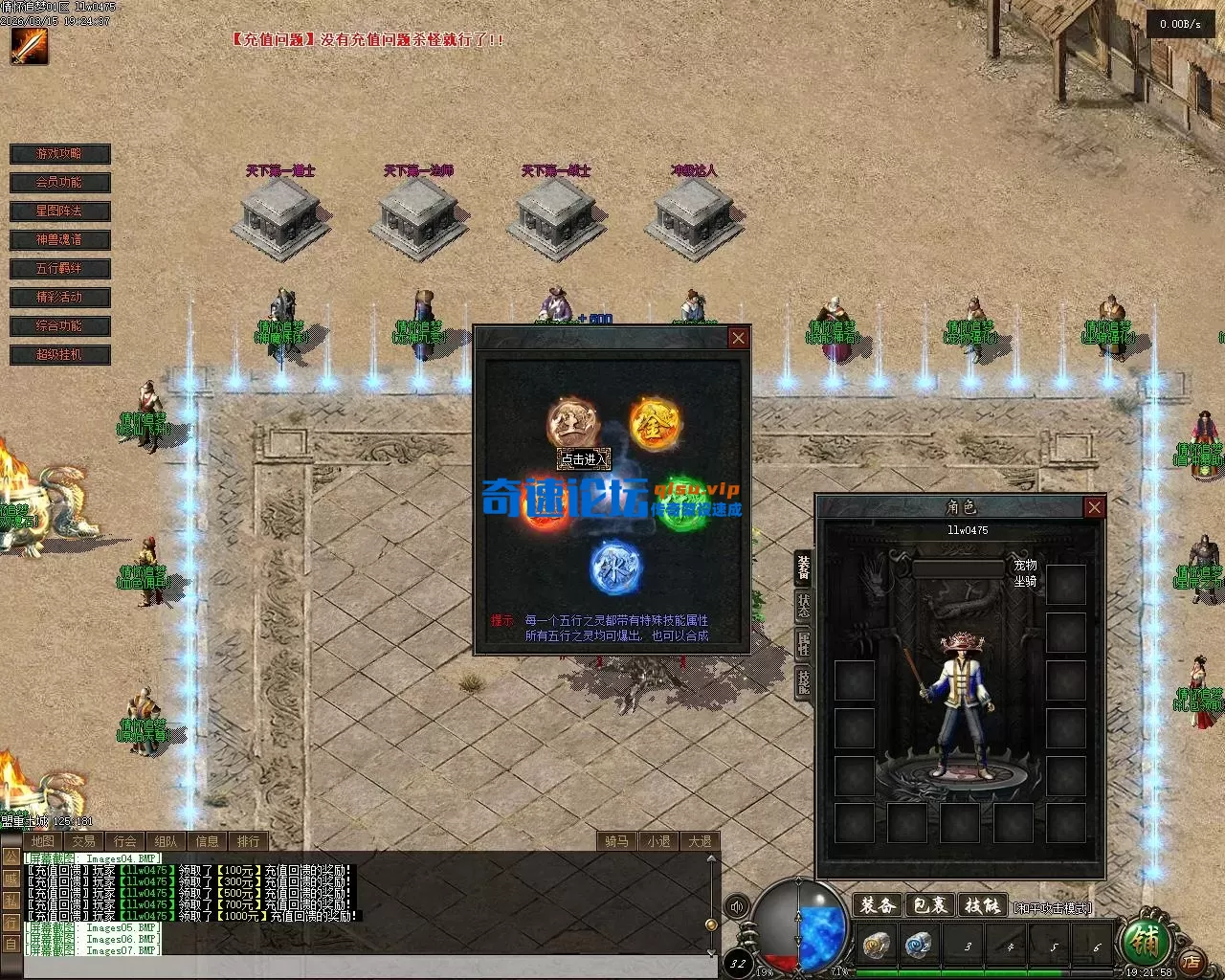Toggle the sound speaker icon

tap(736, 906)
